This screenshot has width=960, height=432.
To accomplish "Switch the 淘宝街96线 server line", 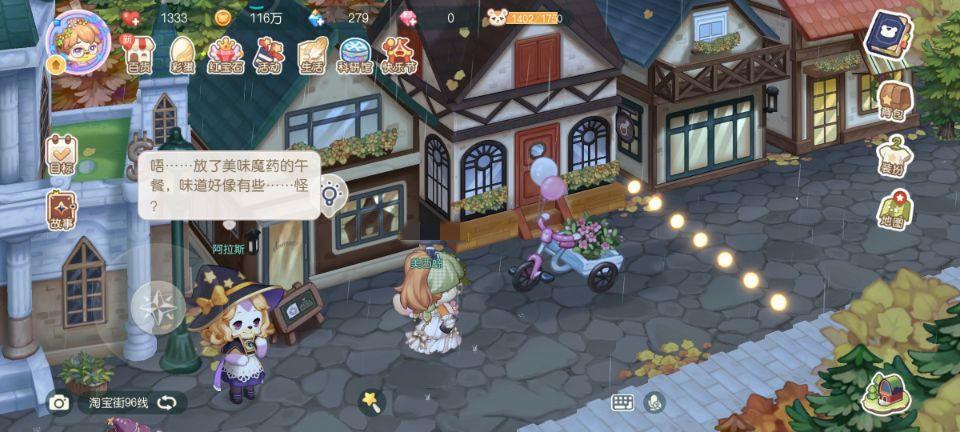I will tap(167, 403).
